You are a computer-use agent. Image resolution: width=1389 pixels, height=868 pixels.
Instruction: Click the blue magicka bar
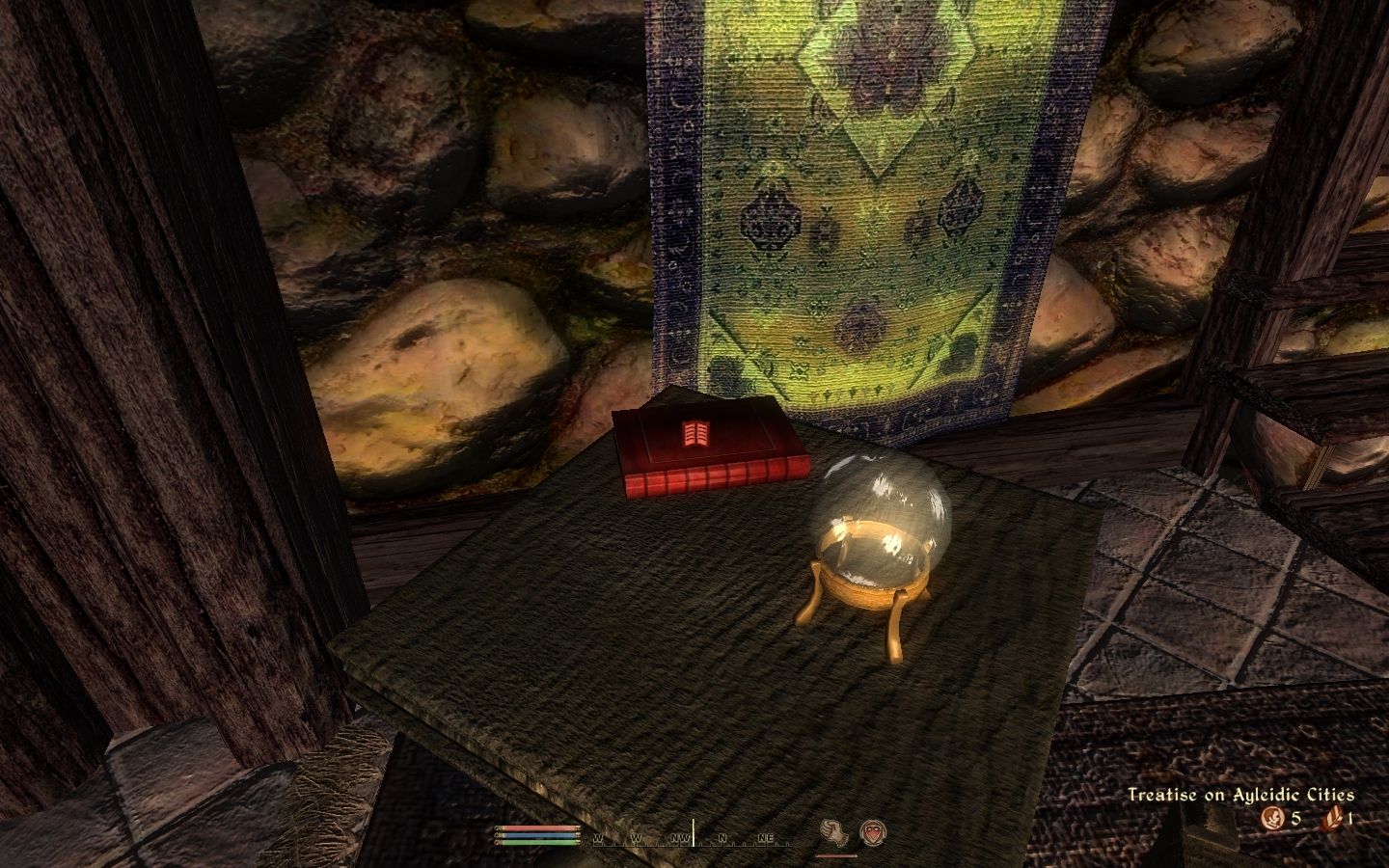click(536, 834)
